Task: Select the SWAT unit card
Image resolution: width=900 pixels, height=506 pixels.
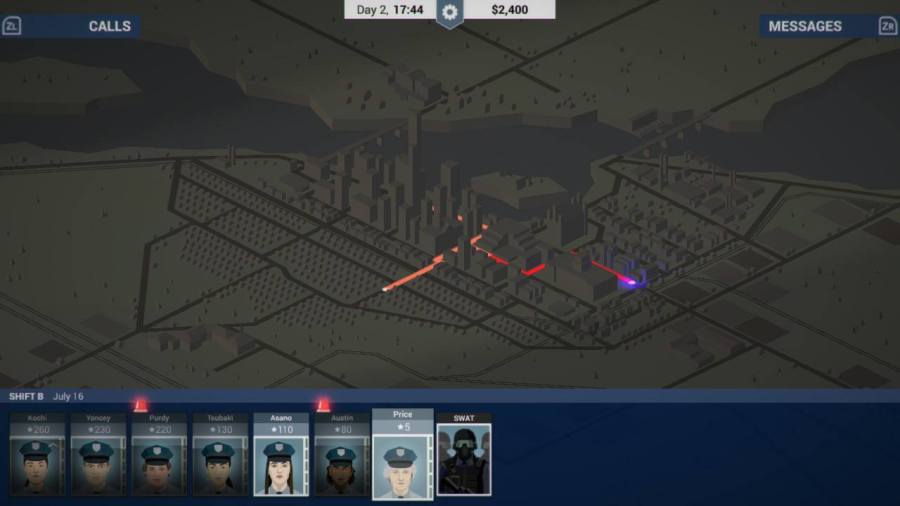Action: pyautogui.click(x=464, y=455)
